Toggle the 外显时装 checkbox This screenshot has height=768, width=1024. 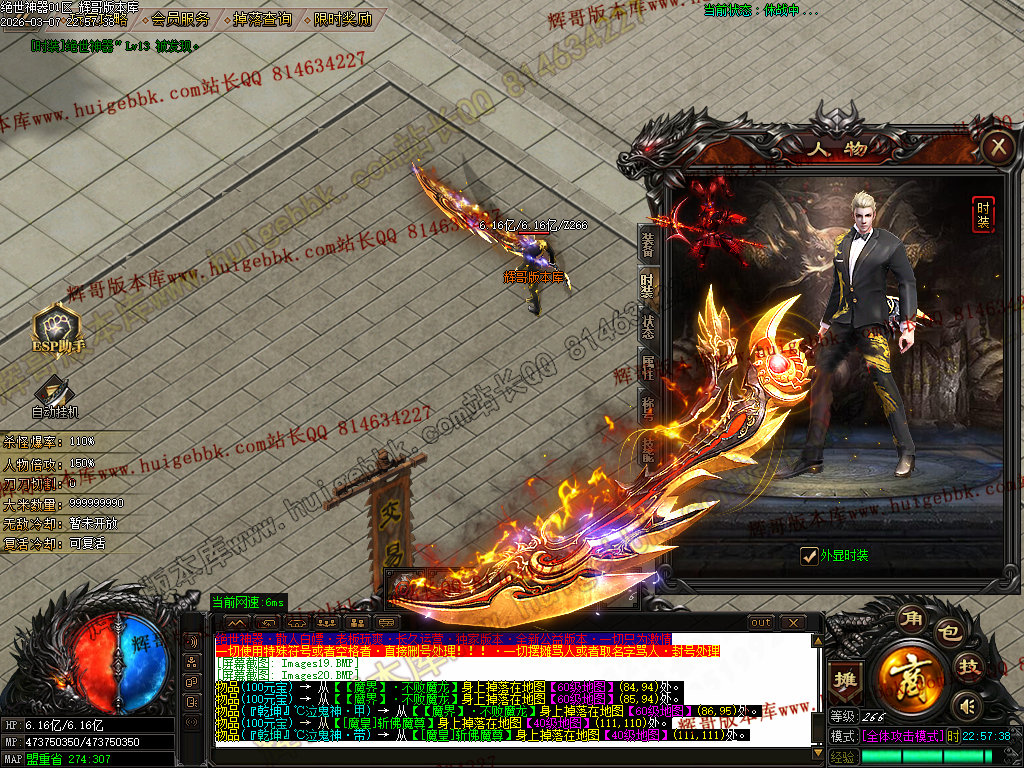[809, 556]
